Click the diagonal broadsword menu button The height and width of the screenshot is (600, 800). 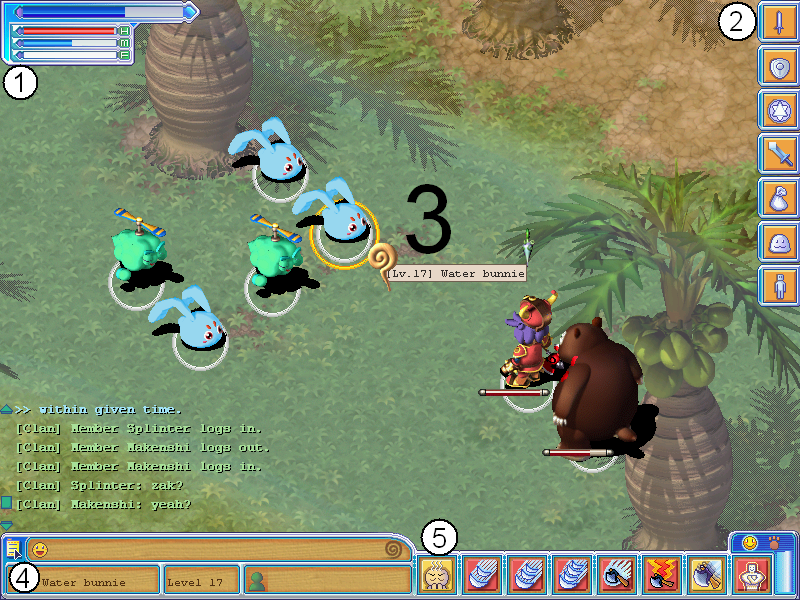[x=778, y=155]
